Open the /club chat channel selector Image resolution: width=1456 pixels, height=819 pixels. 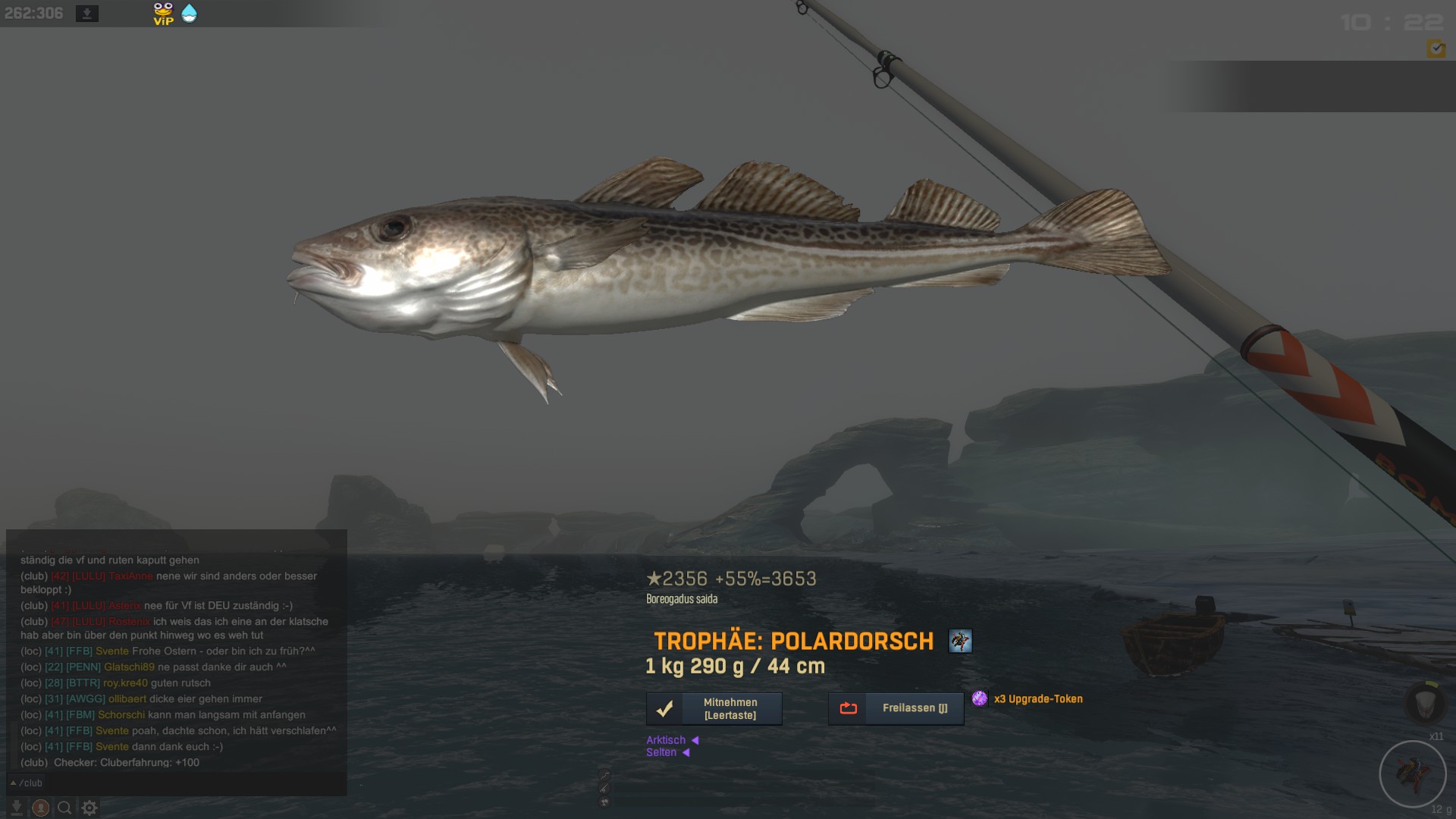(x=27, y=783)
